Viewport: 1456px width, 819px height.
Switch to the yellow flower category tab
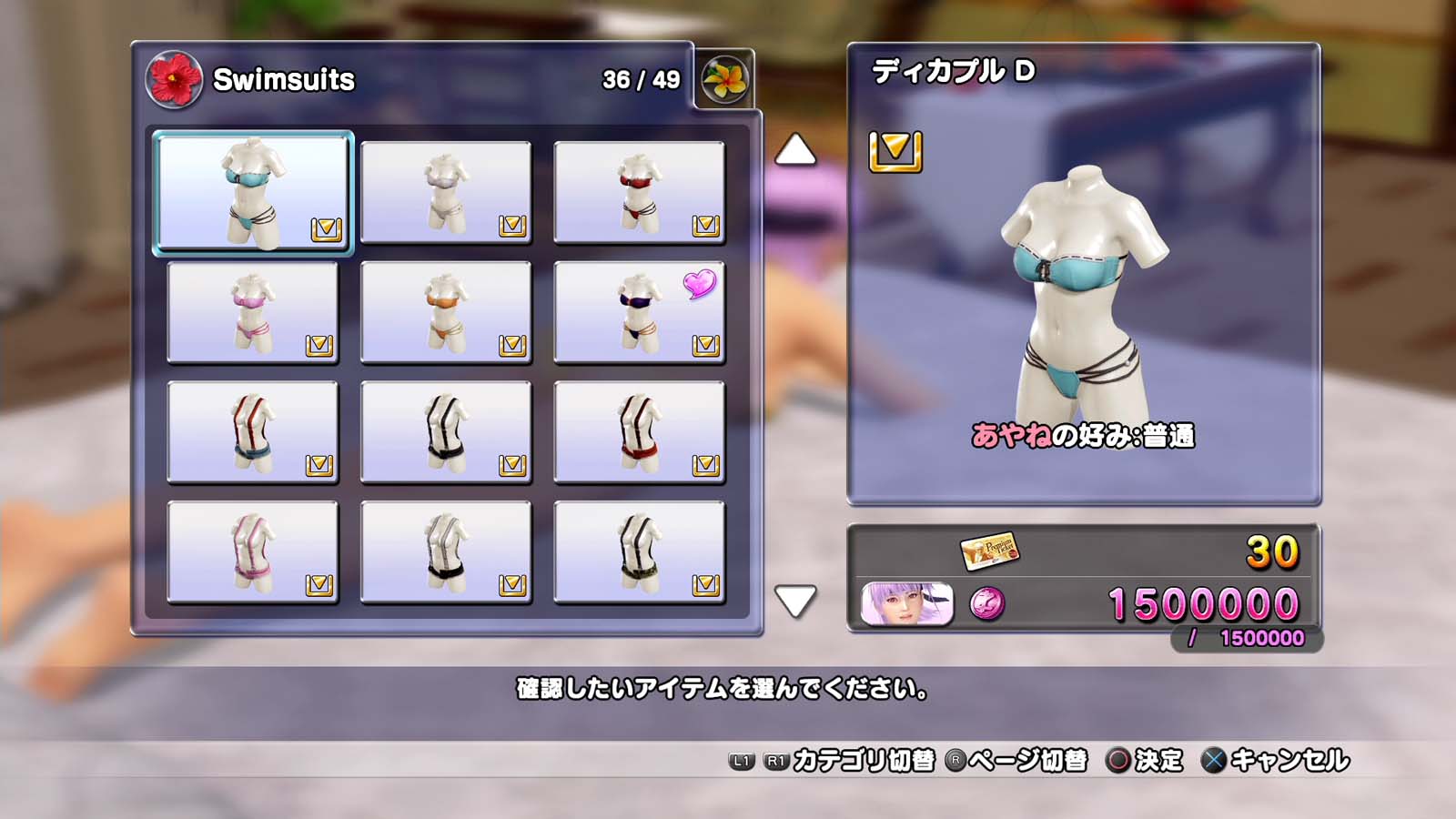point(724,79)
